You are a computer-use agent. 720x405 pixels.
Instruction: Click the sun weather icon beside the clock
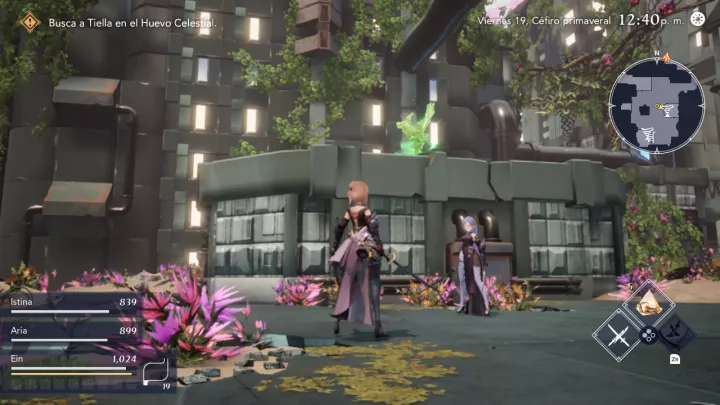[698, 18]
